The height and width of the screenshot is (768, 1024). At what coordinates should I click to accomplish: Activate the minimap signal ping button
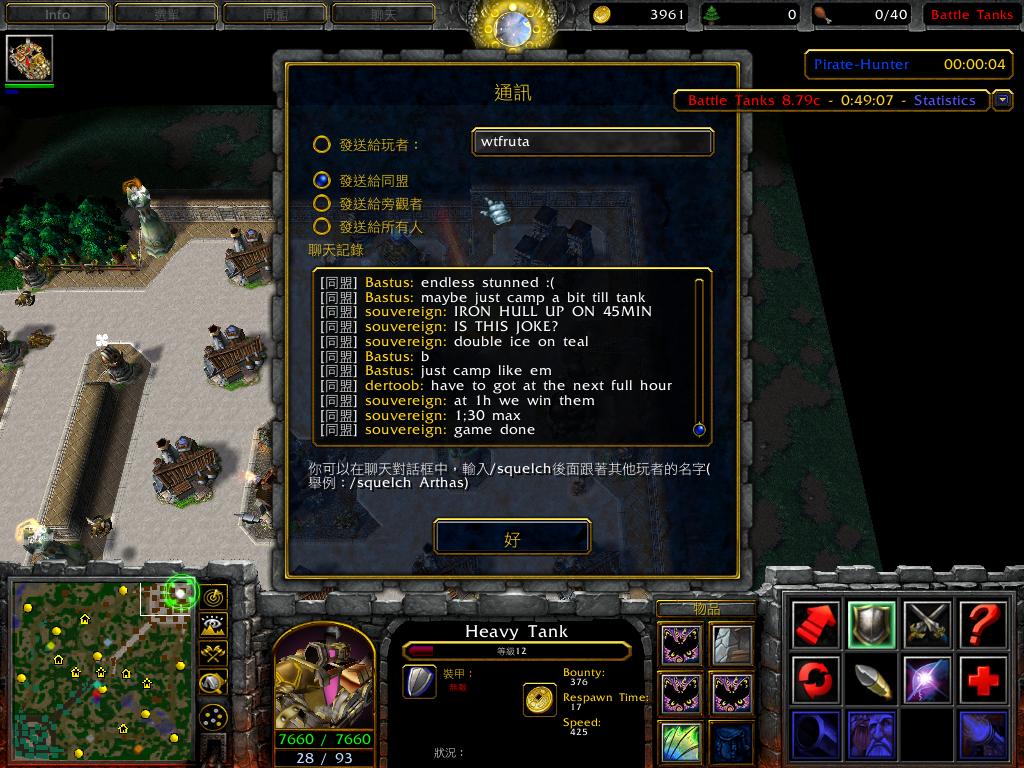(213, 597)
